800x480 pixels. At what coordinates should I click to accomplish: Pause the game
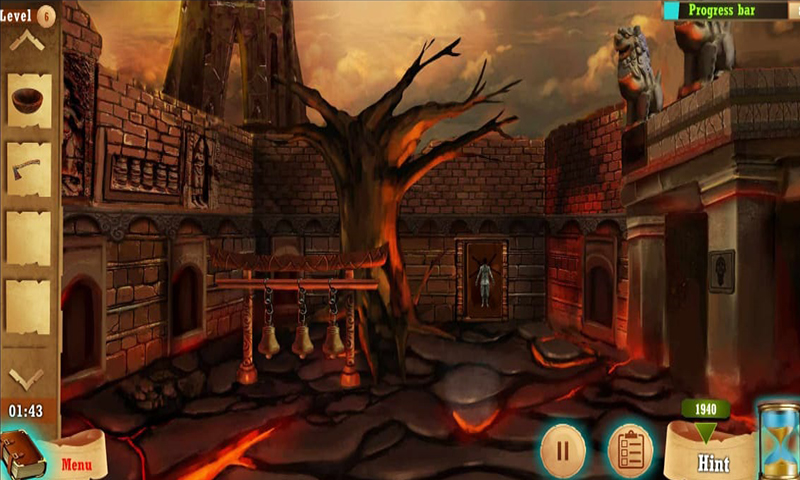562,449
